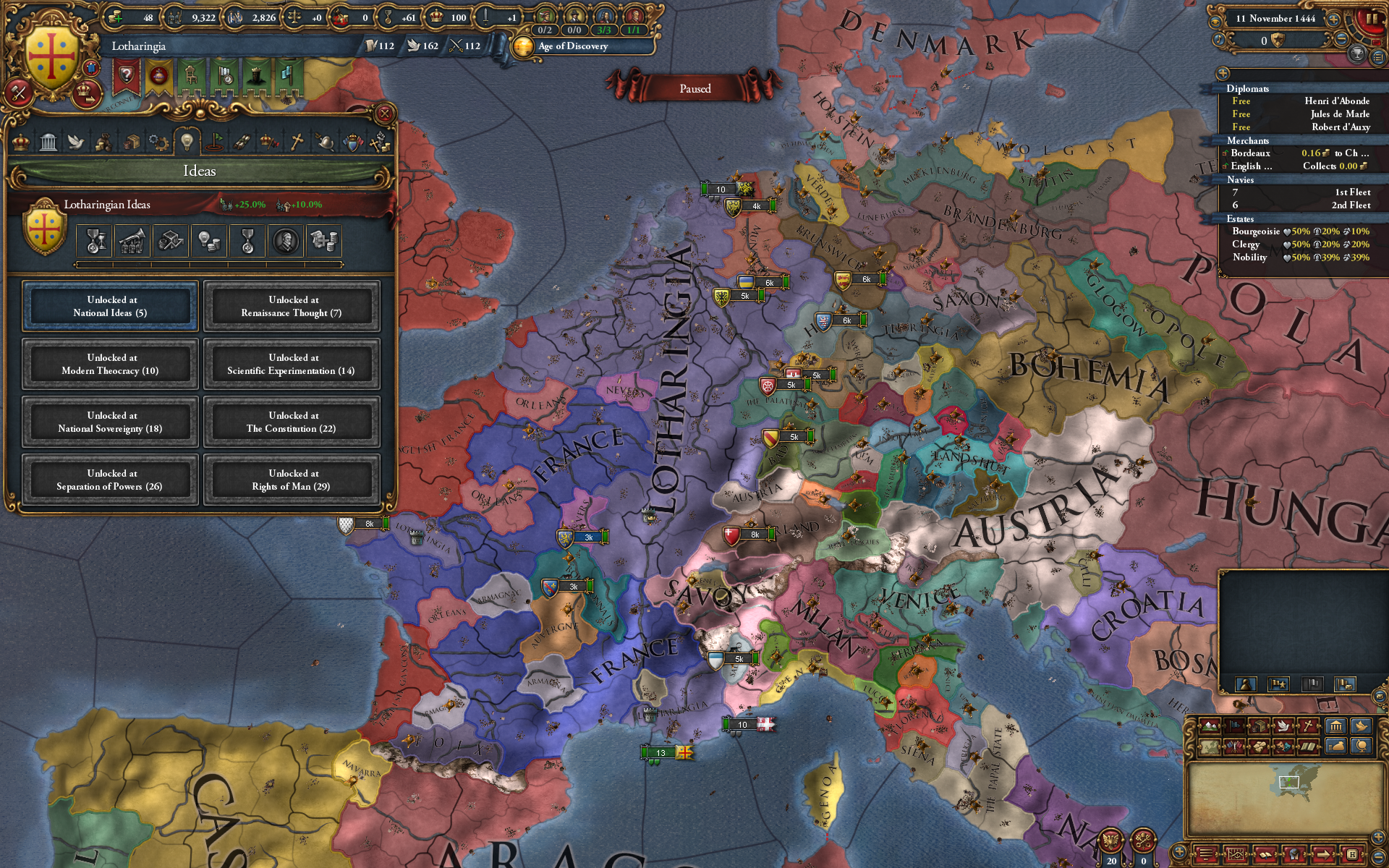Zoom out using the minimap minus button
The image size is (1389, 868).
click(1378, 856)
